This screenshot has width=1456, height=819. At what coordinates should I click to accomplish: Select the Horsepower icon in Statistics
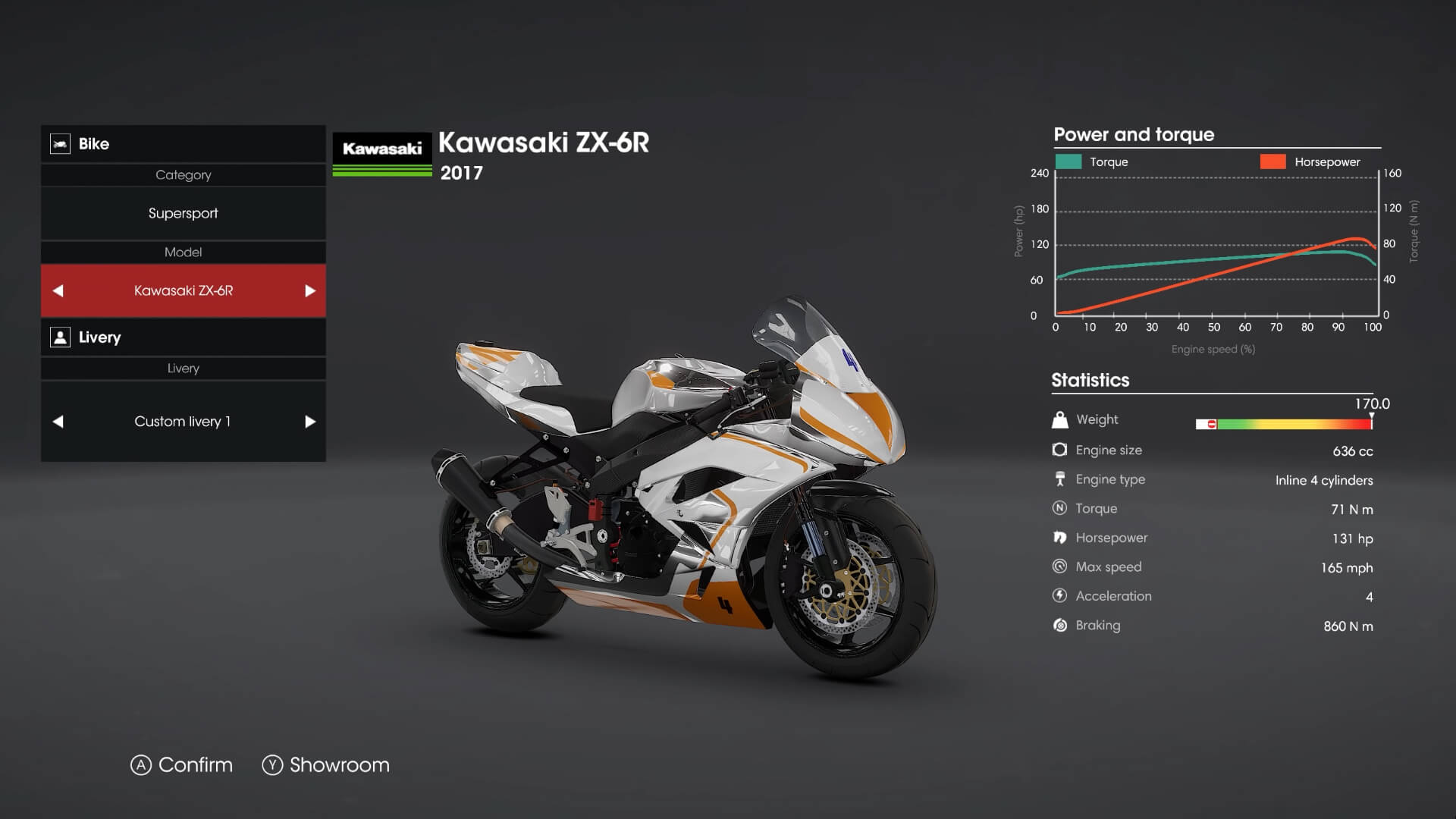(x=1060, y=537)
